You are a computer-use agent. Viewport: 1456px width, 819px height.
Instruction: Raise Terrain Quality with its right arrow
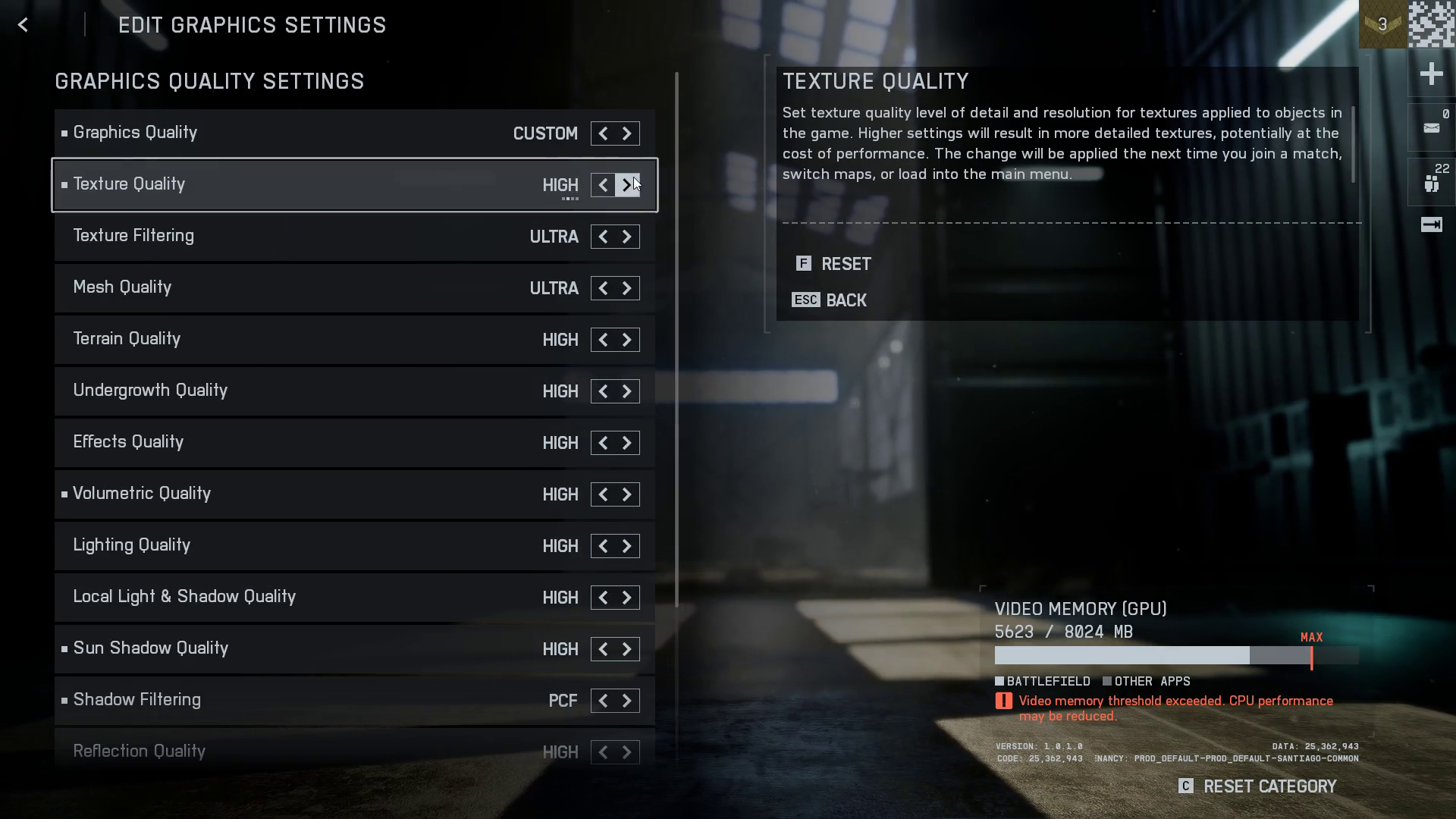pos(627,340)
